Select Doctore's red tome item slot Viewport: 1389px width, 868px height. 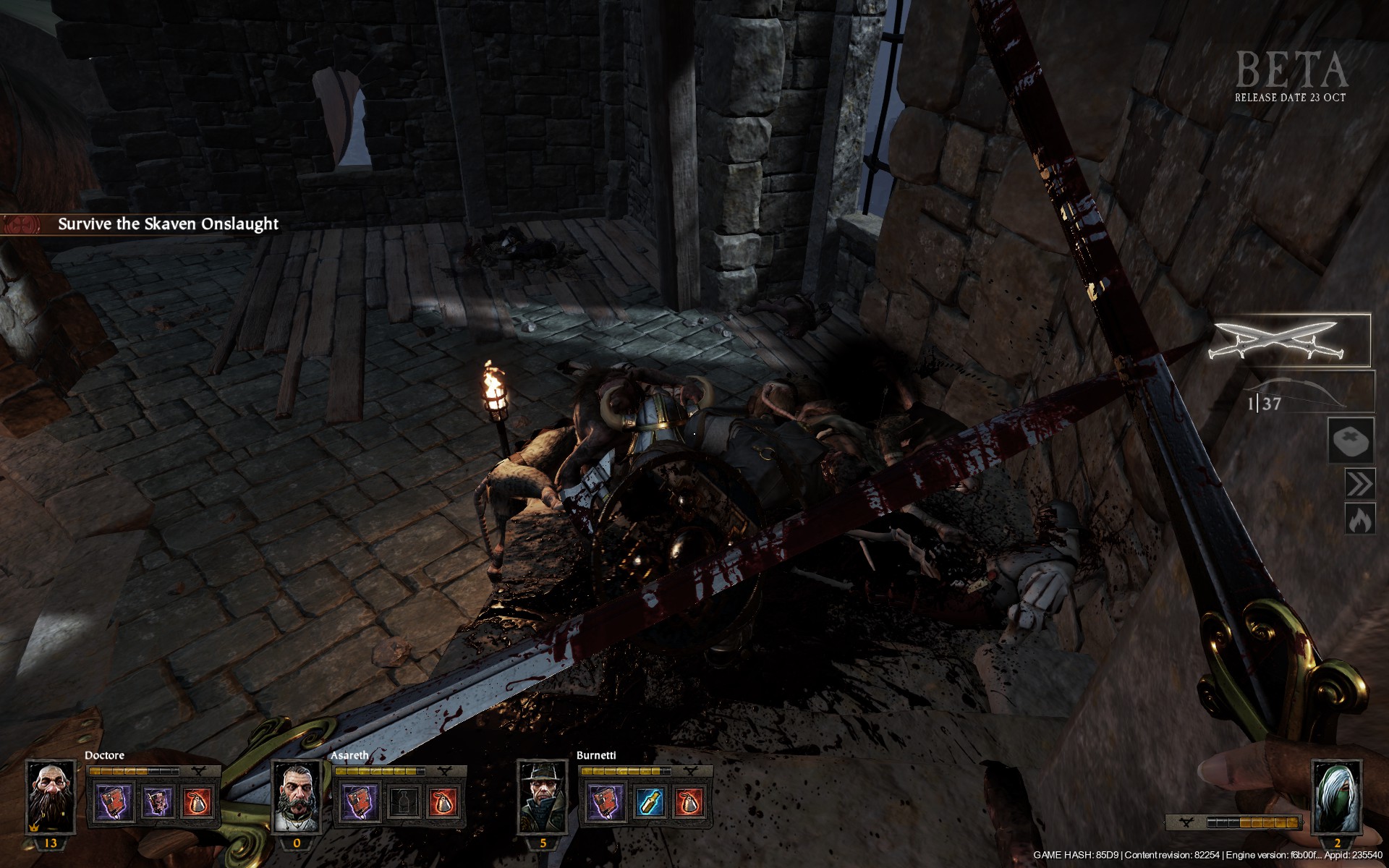(116, 803)
